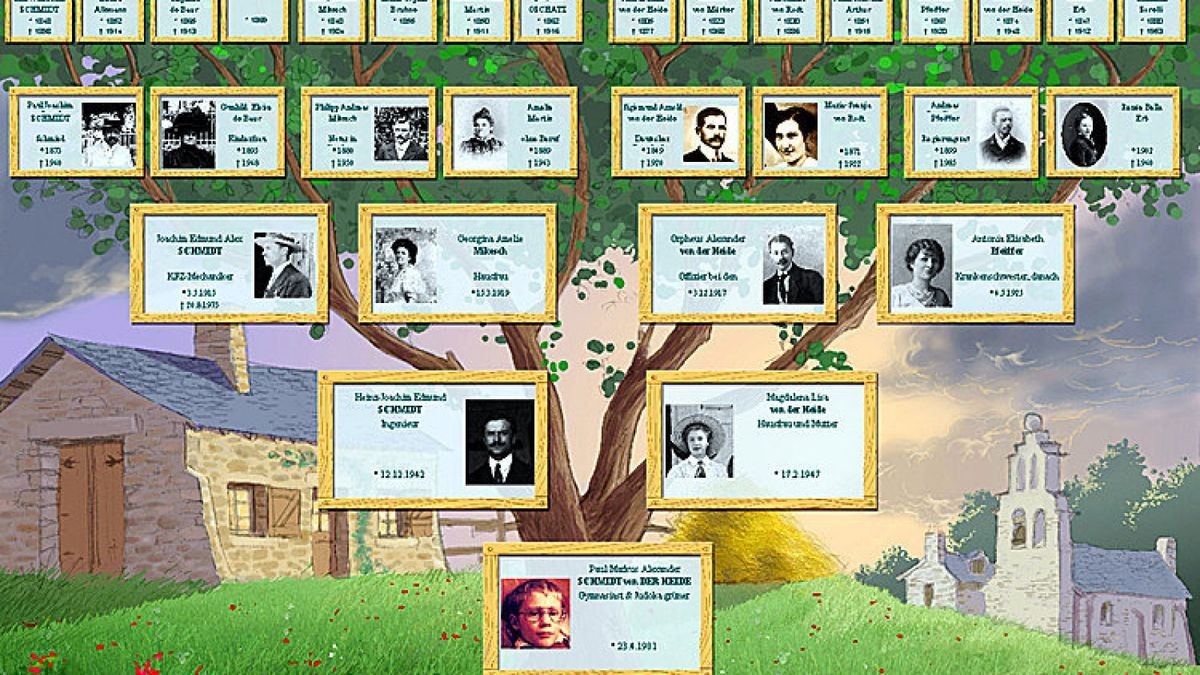The height and width of the screenshot is (675, 1200).
Task: Click the boy's photo on the bottom card
Action: [x=535, y=613]
